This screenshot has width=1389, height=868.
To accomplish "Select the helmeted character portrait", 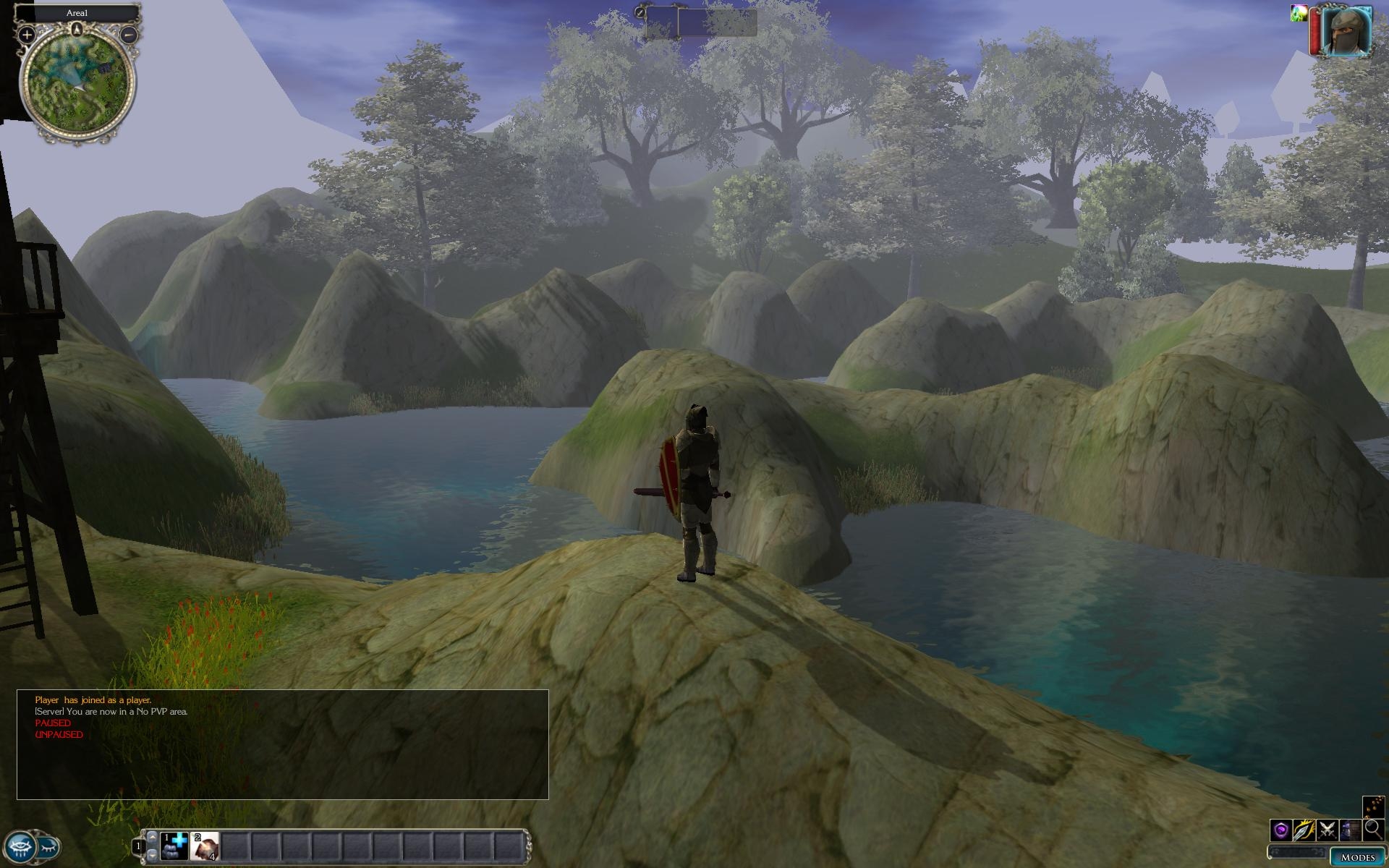I will coord(1346,30).
